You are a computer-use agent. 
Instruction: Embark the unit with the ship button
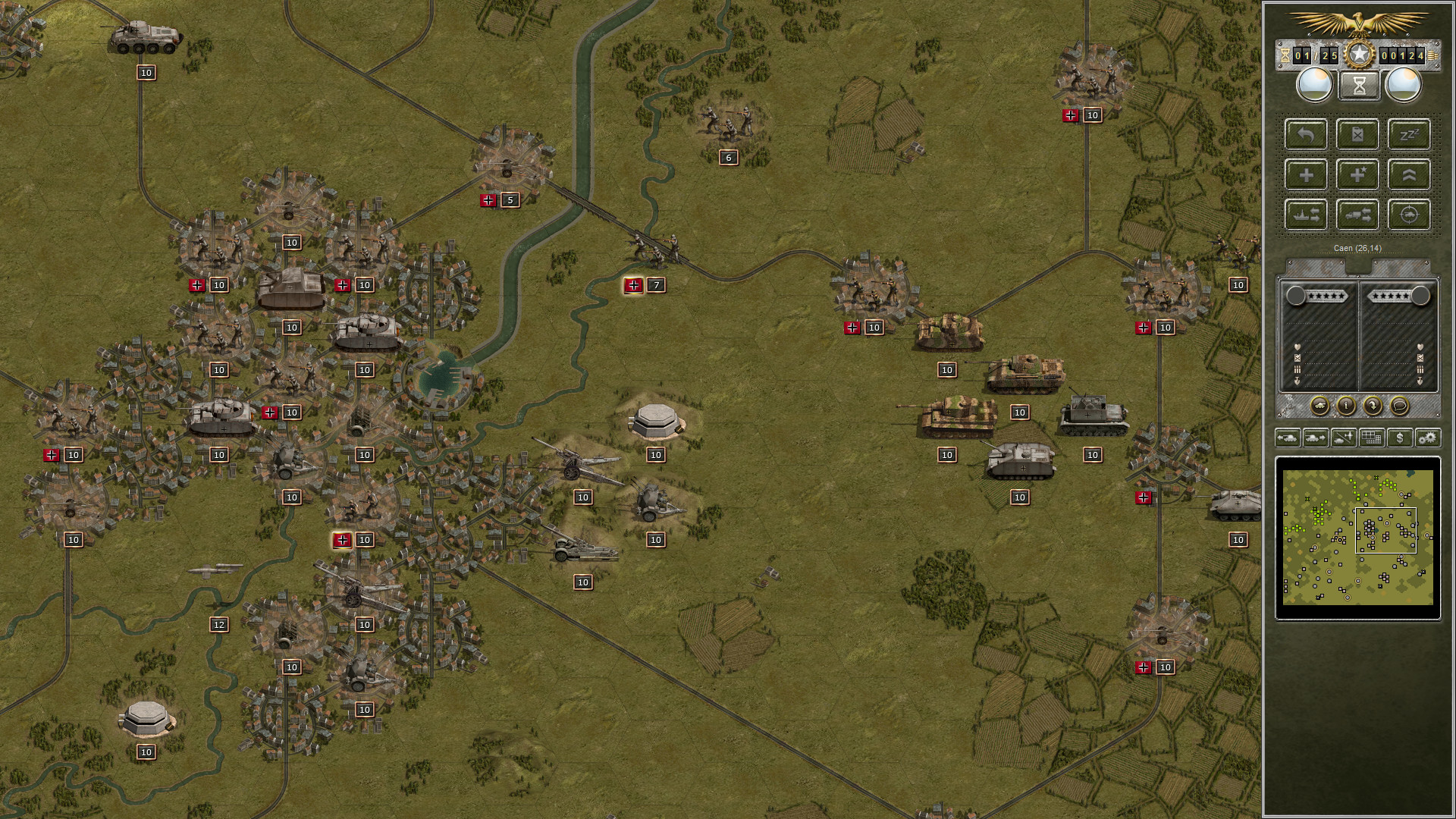click(x=1306, y=215)
